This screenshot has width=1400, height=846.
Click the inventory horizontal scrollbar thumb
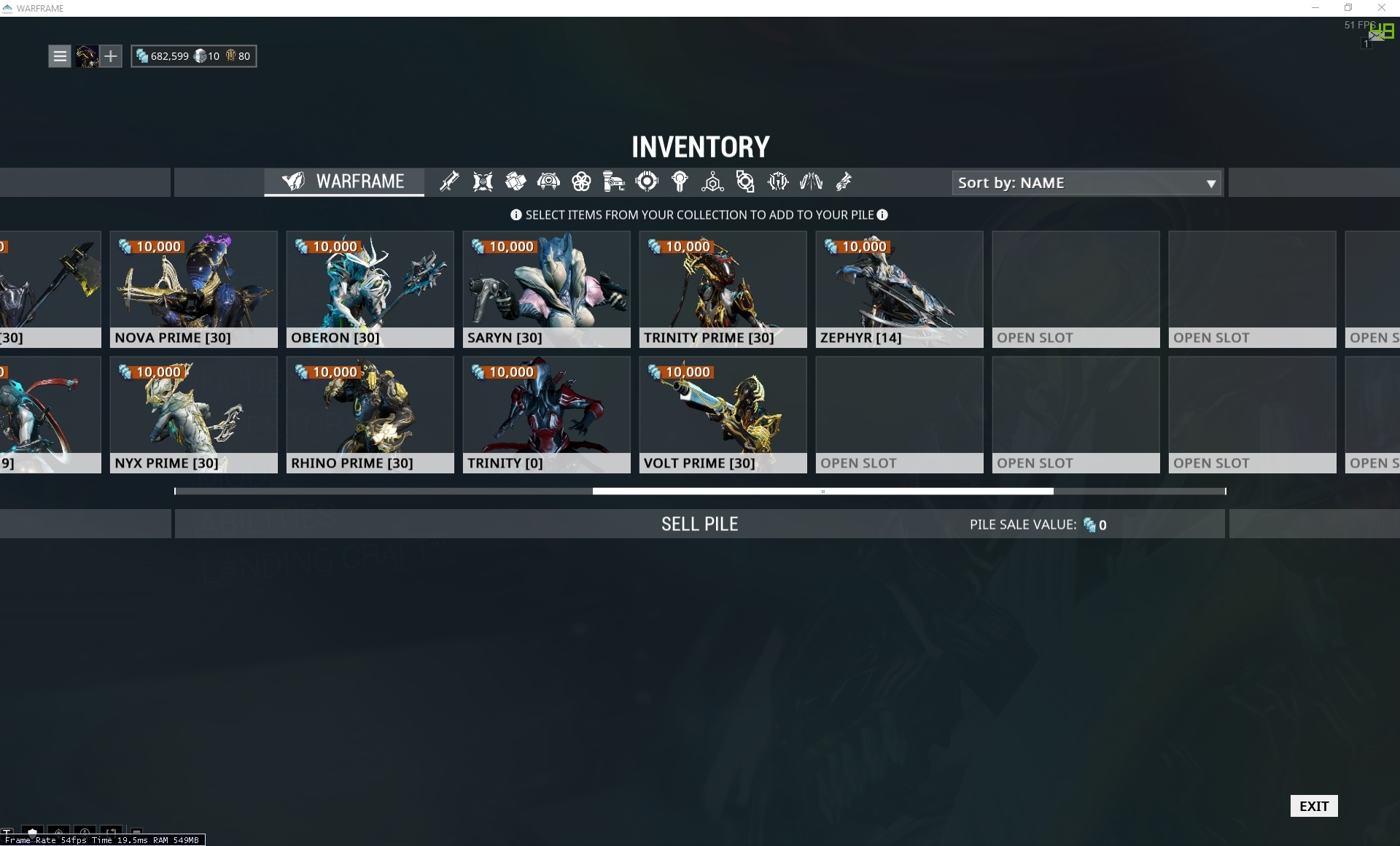click(822, 492)
